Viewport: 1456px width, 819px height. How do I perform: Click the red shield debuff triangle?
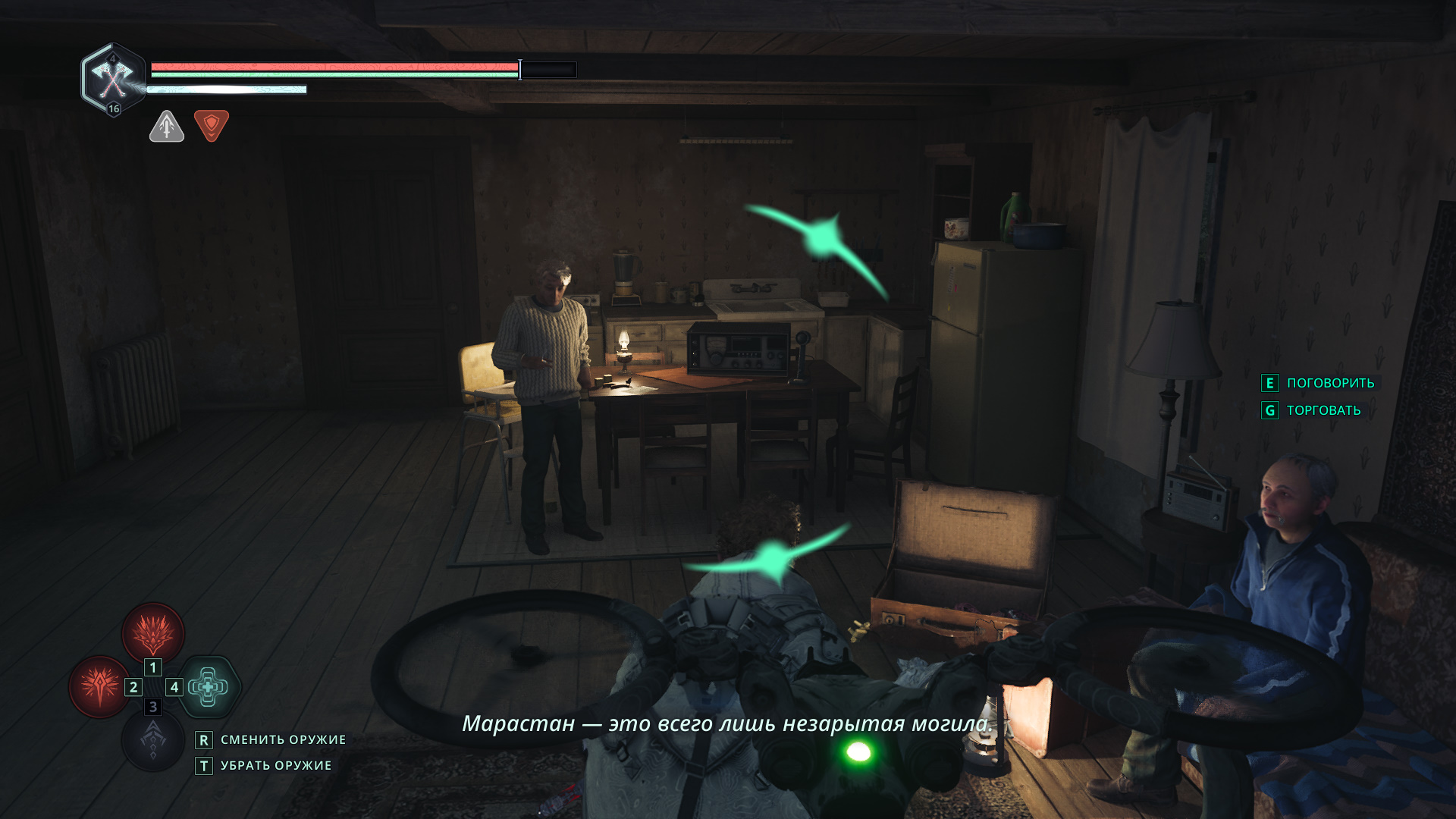point(212,125)
